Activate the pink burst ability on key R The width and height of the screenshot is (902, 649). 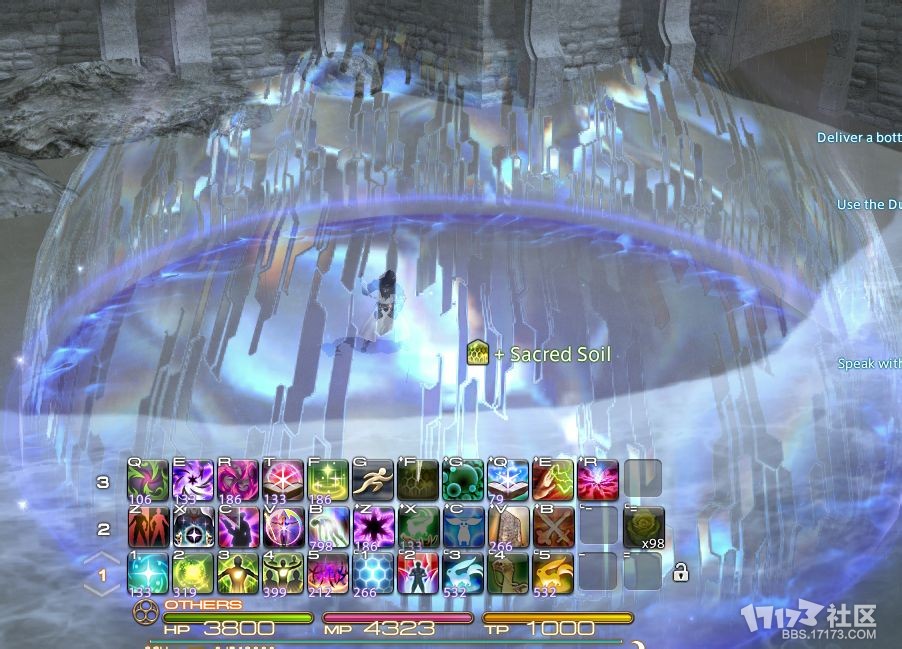click(598, 480)
